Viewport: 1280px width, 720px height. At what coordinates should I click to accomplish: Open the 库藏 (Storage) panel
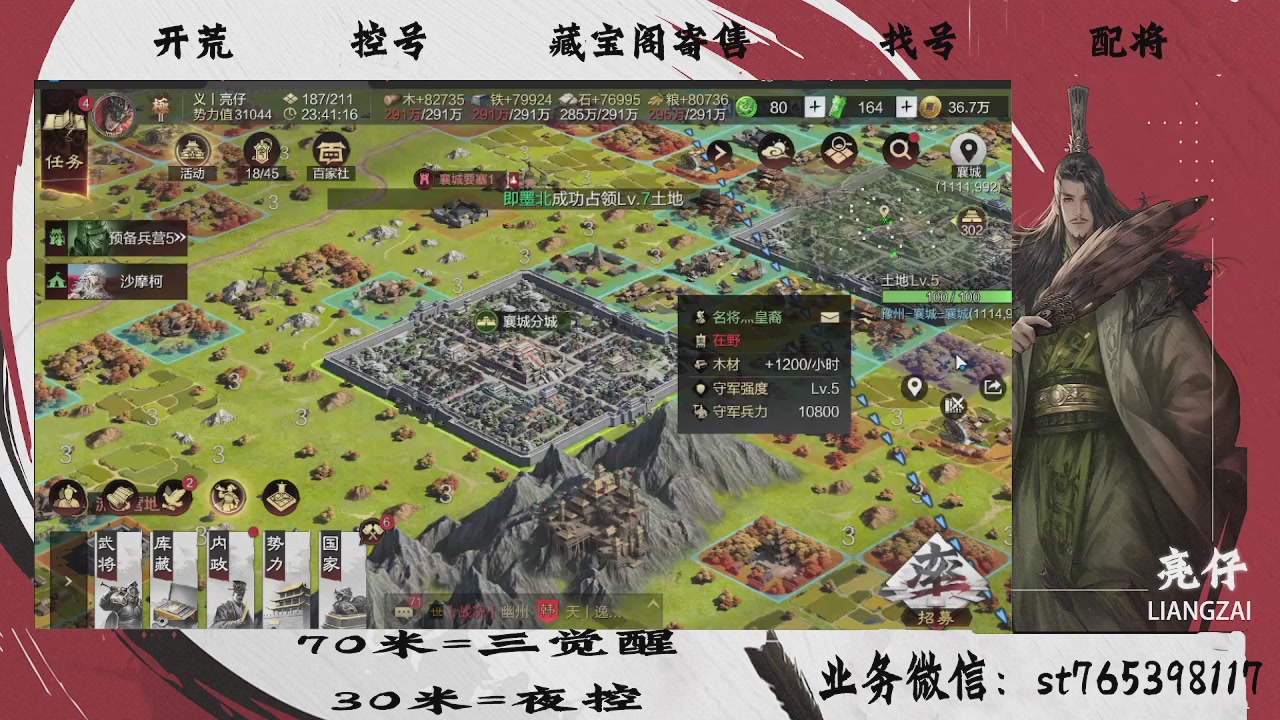tap(172, 580)
